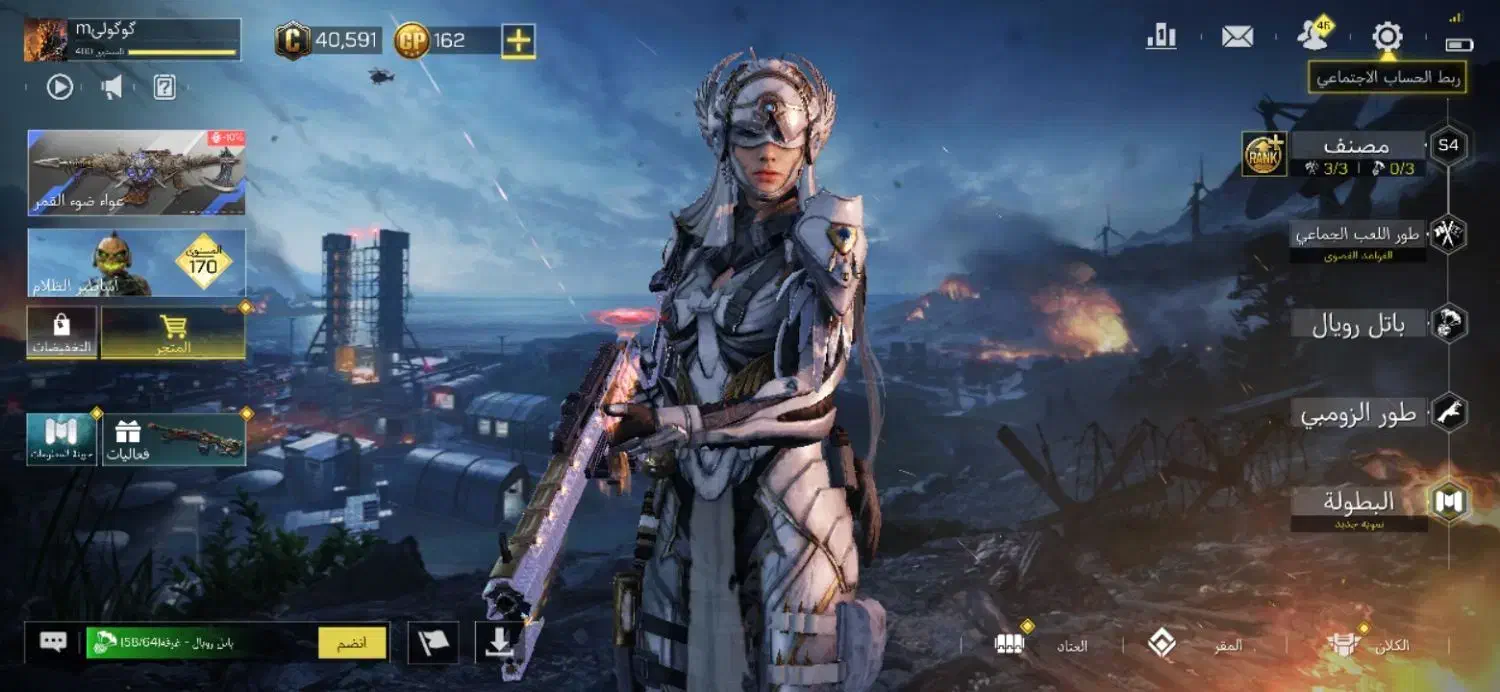1500x692 pixels.
Task: Open the settings gear icon
Action: tap(1387, 38)
